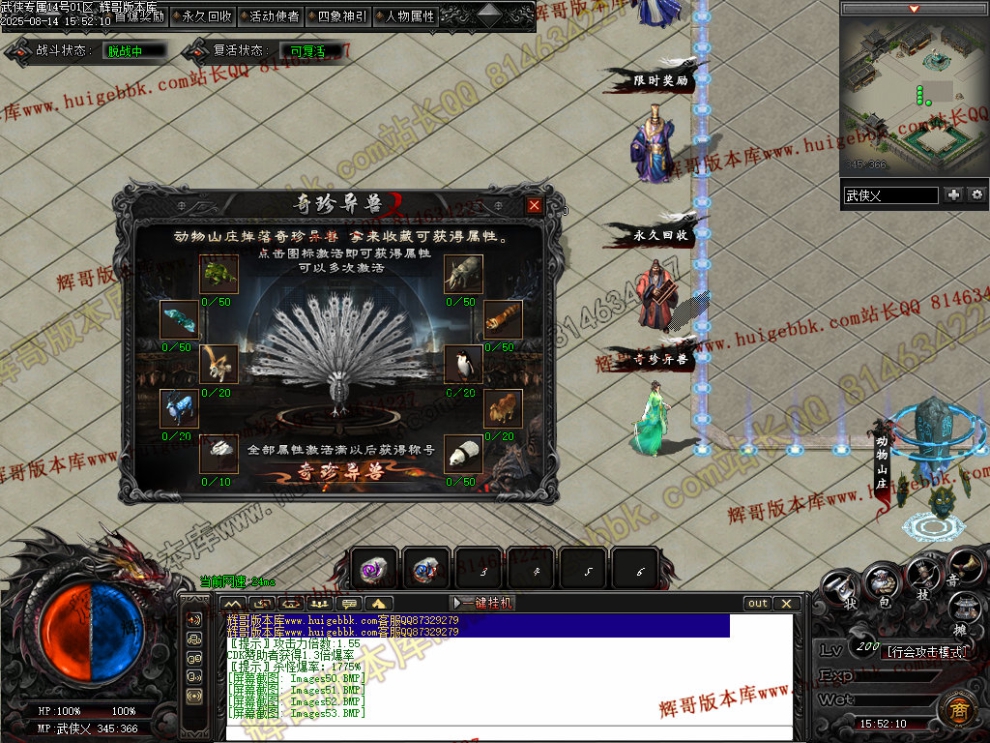Close the chat panel with X button
Viewport: 990px width, 743px height.
(x=787, y=603)
